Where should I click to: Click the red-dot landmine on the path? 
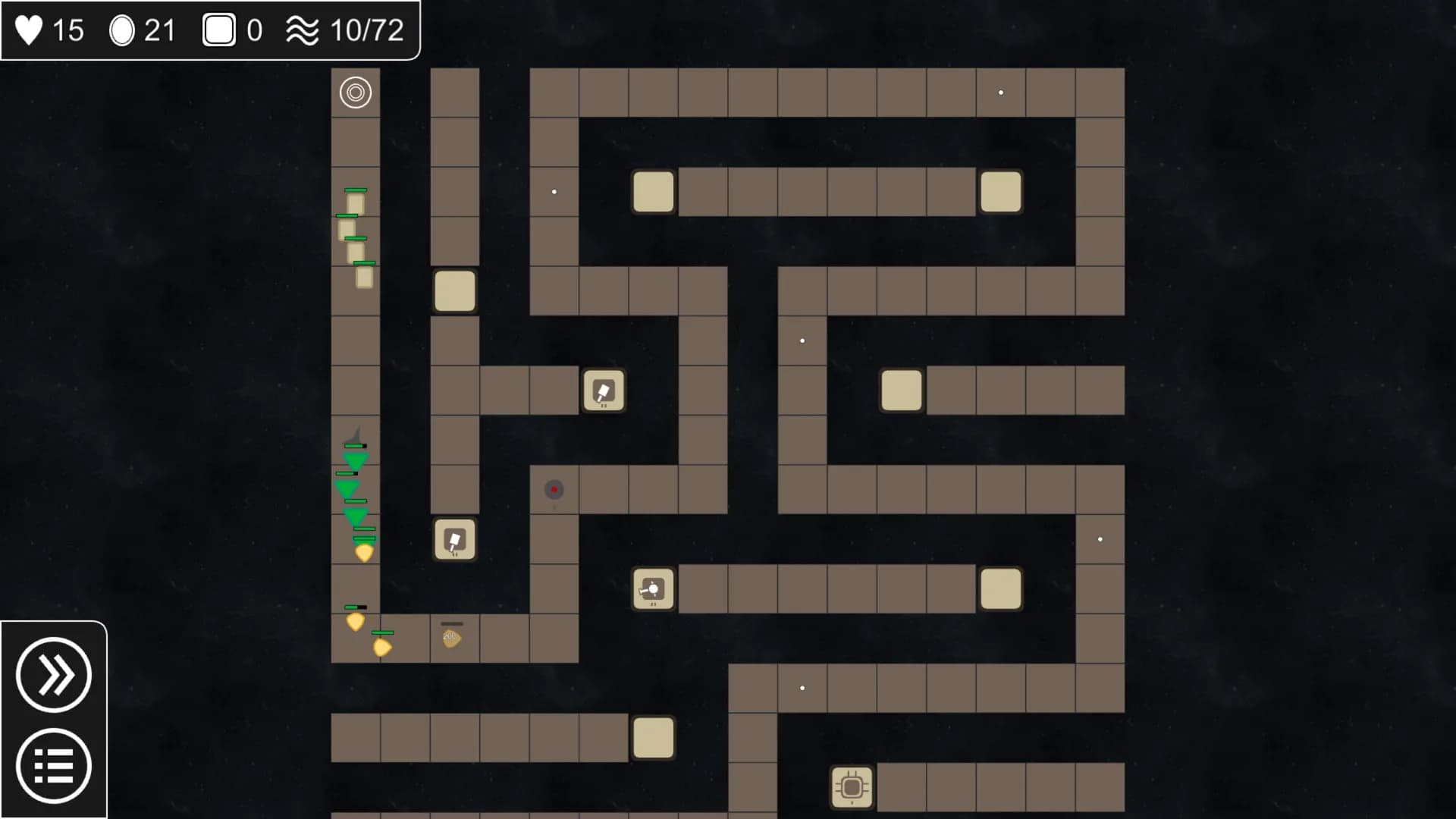pos(553,490)
